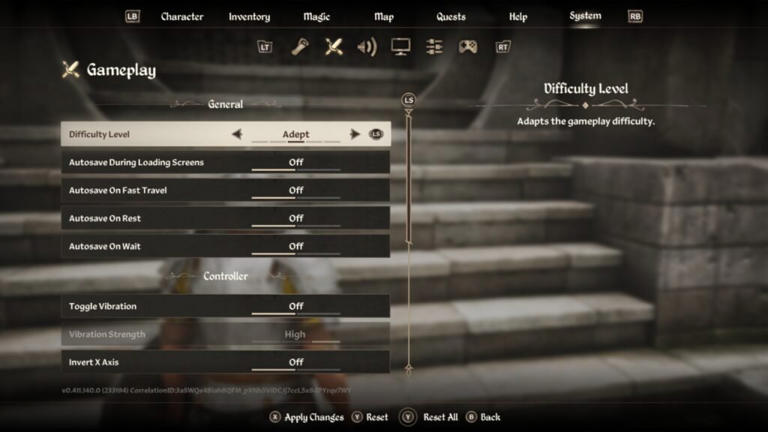
Task: Select the crossed swords Gameplay category
Action: [334, 47]
